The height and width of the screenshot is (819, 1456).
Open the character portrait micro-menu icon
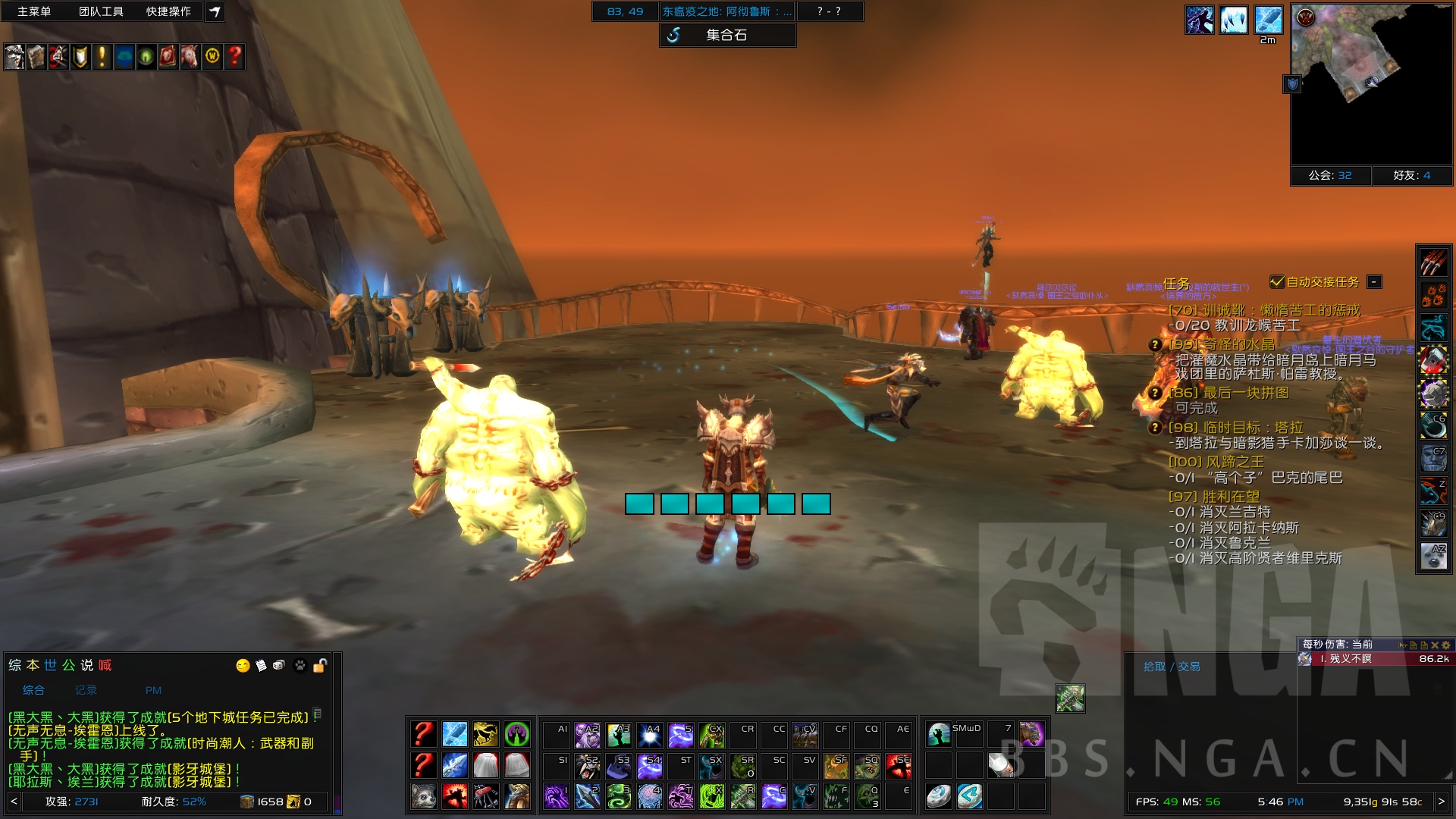[14, 56]
